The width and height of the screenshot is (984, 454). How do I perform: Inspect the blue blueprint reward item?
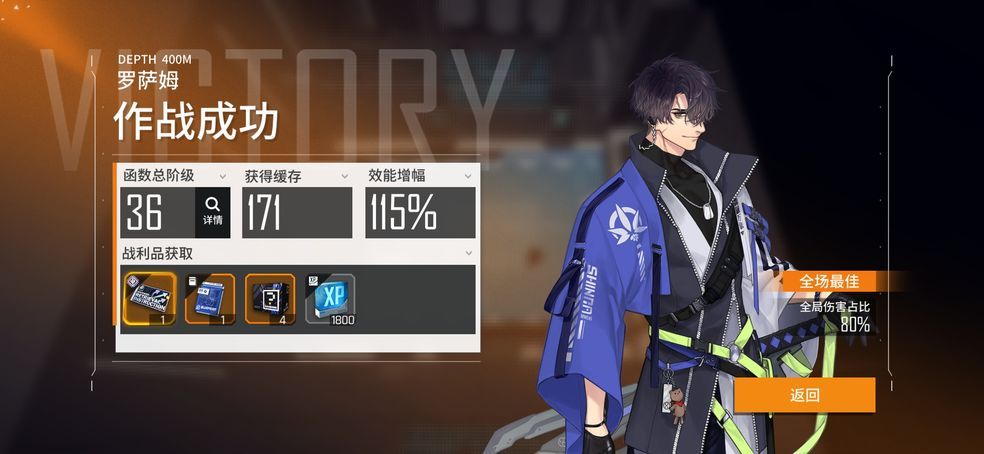tap(210, 298)
